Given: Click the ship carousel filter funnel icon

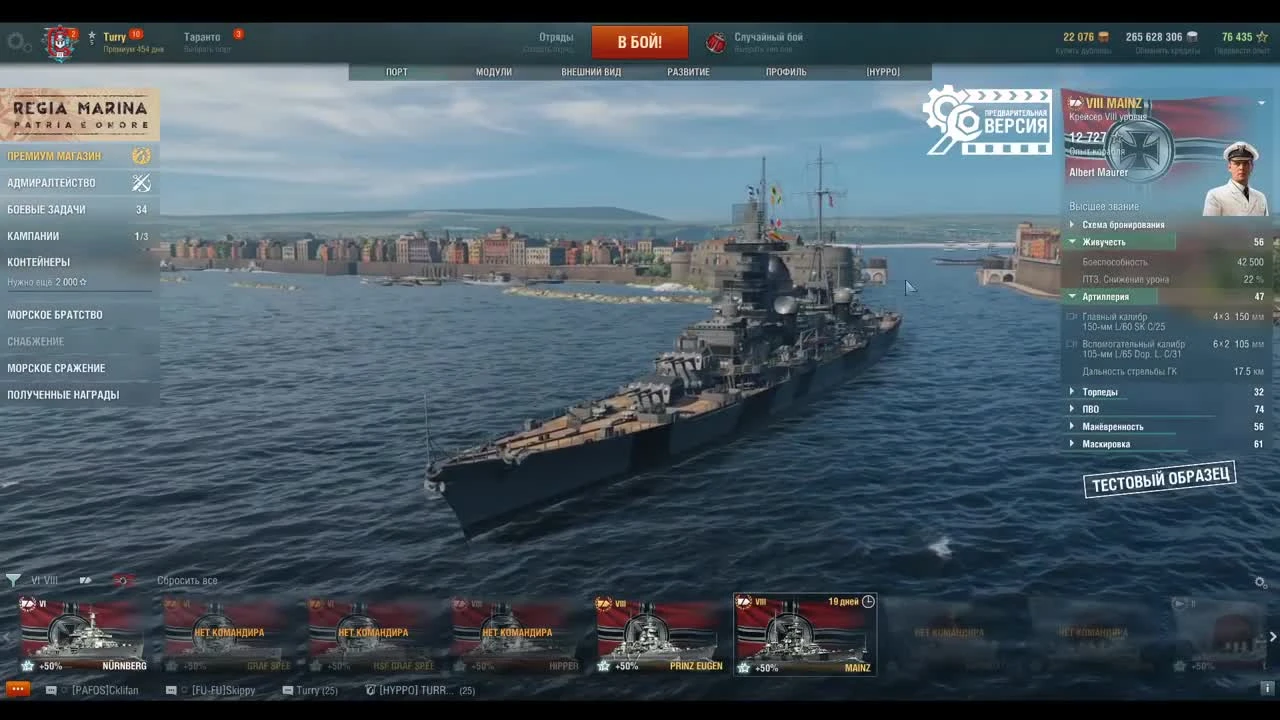Looking at the screenshot, I should (x=13, y=581).
